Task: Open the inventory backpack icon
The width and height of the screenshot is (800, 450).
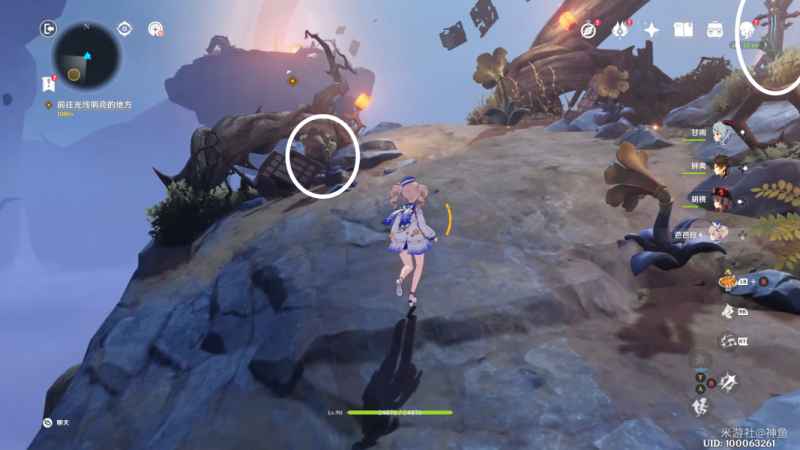Action: [x=715, y=30]
